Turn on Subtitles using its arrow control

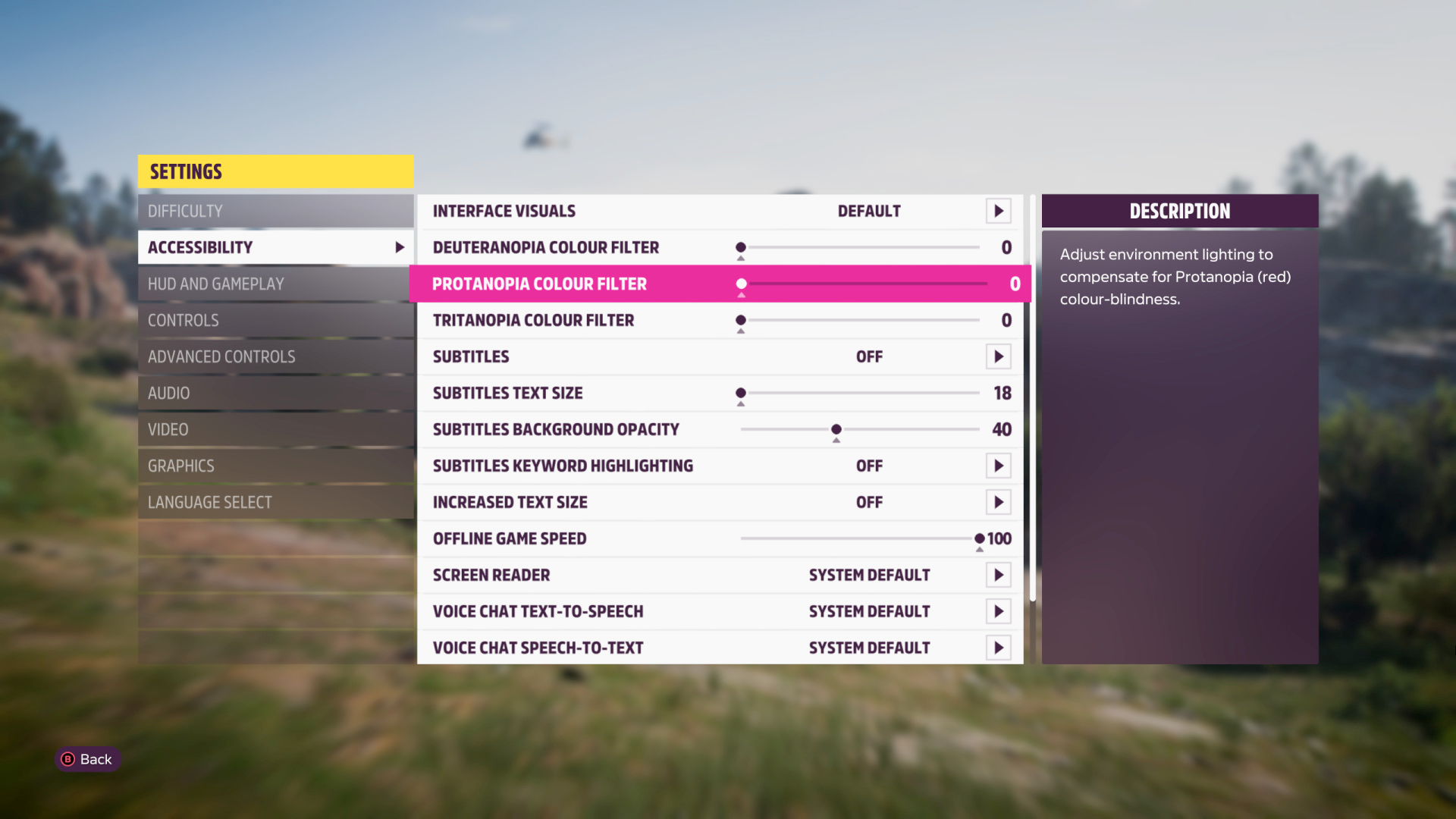(x=999, y=356)
